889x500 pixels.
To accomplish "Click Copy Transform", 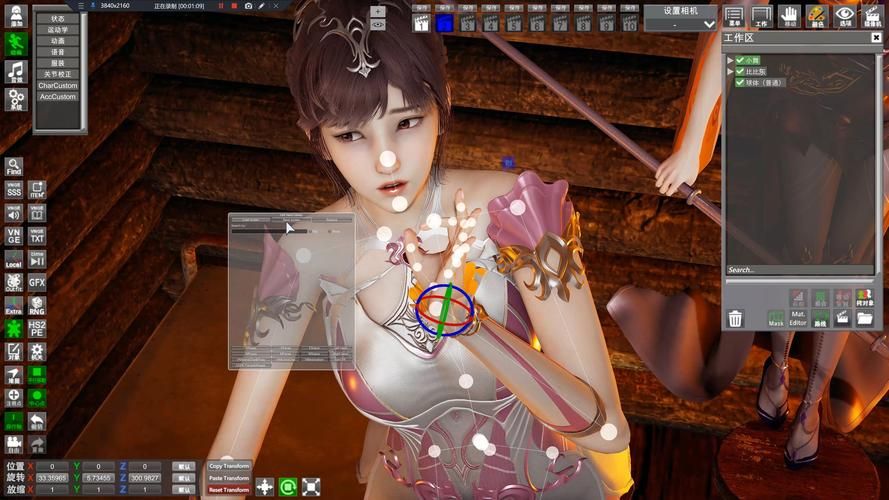I will coord(229,466).
